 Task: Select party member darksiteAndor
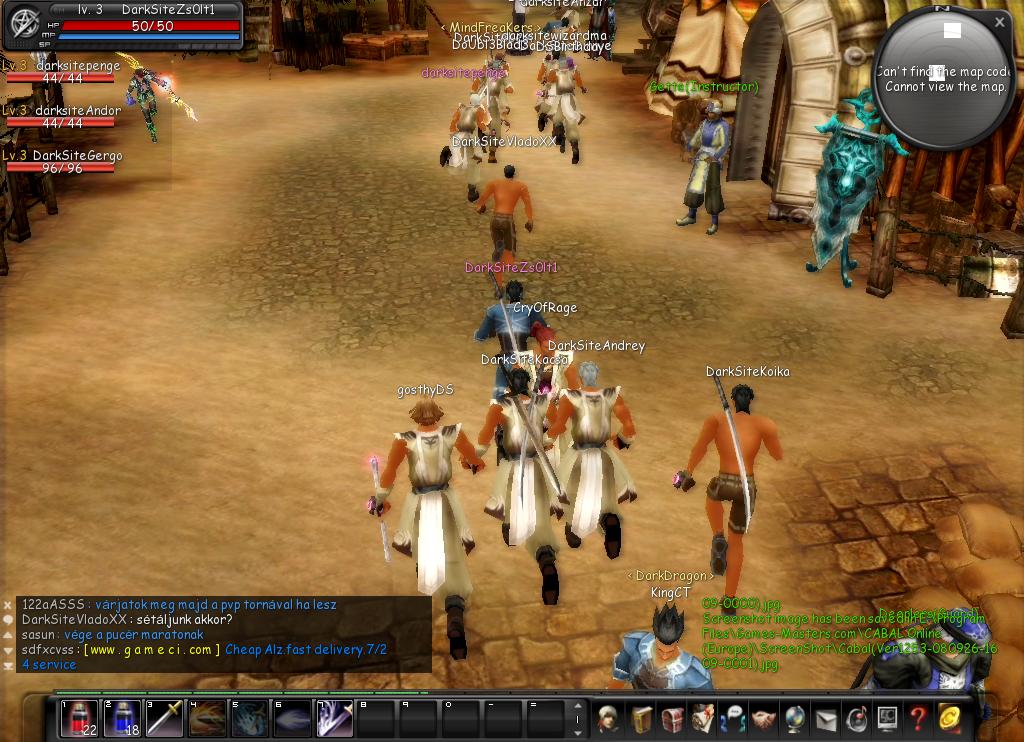(62, 117)
